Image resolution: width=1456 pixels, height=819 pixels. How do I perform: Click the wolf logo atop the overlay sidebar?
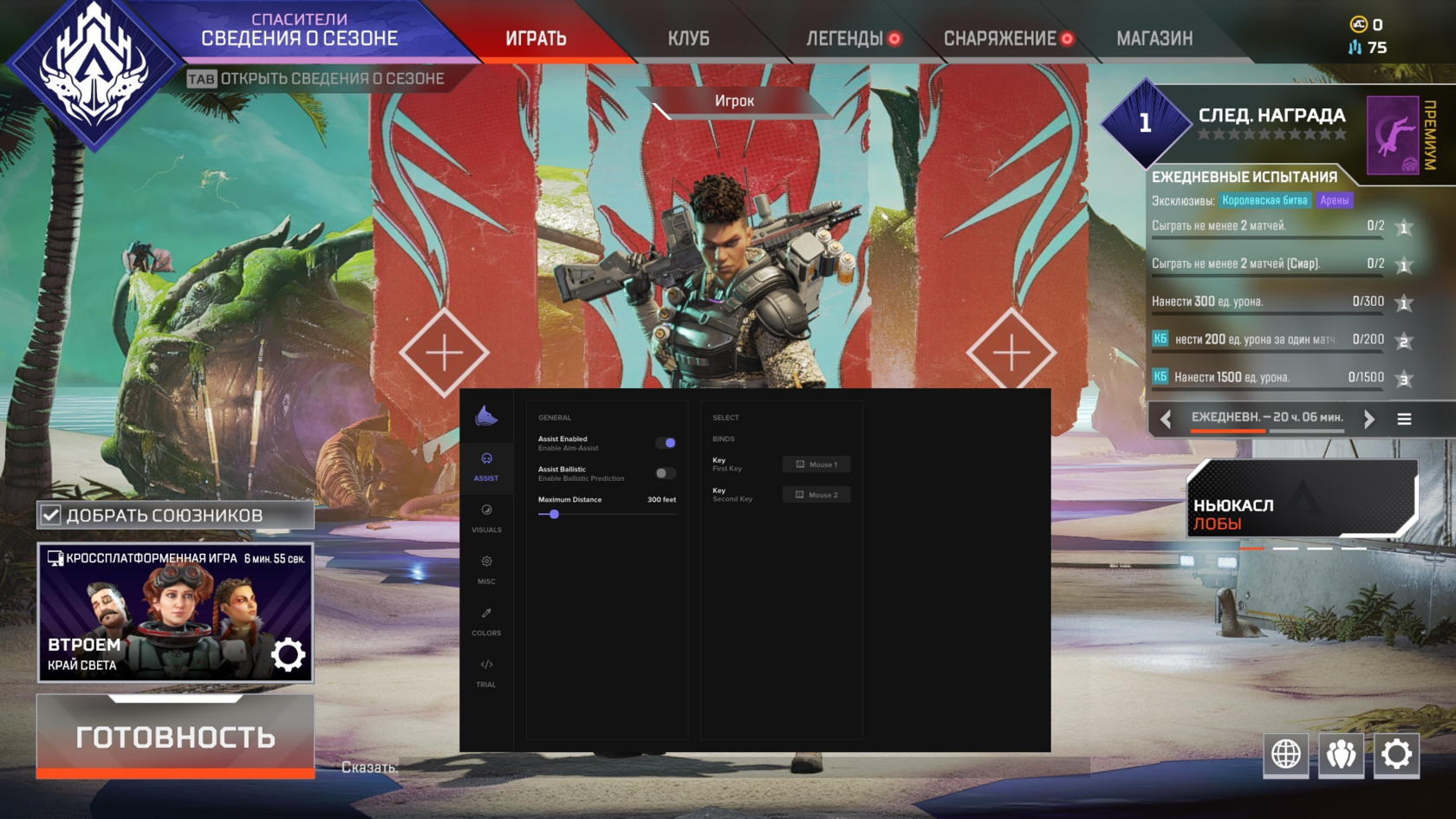tap(487, 417)
